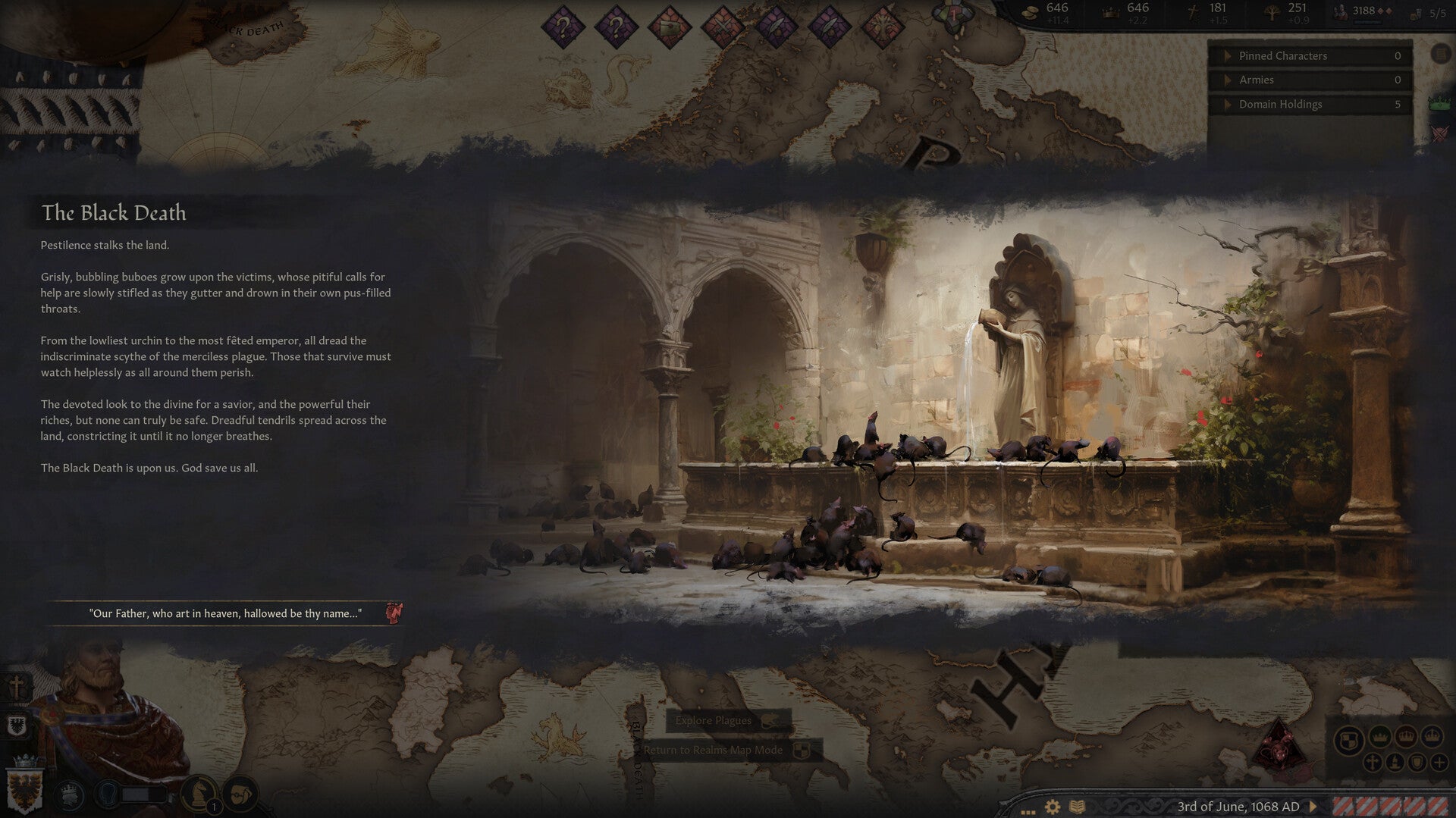Open the chest alert diamond

pyautogui.click(x=669, y=27)
